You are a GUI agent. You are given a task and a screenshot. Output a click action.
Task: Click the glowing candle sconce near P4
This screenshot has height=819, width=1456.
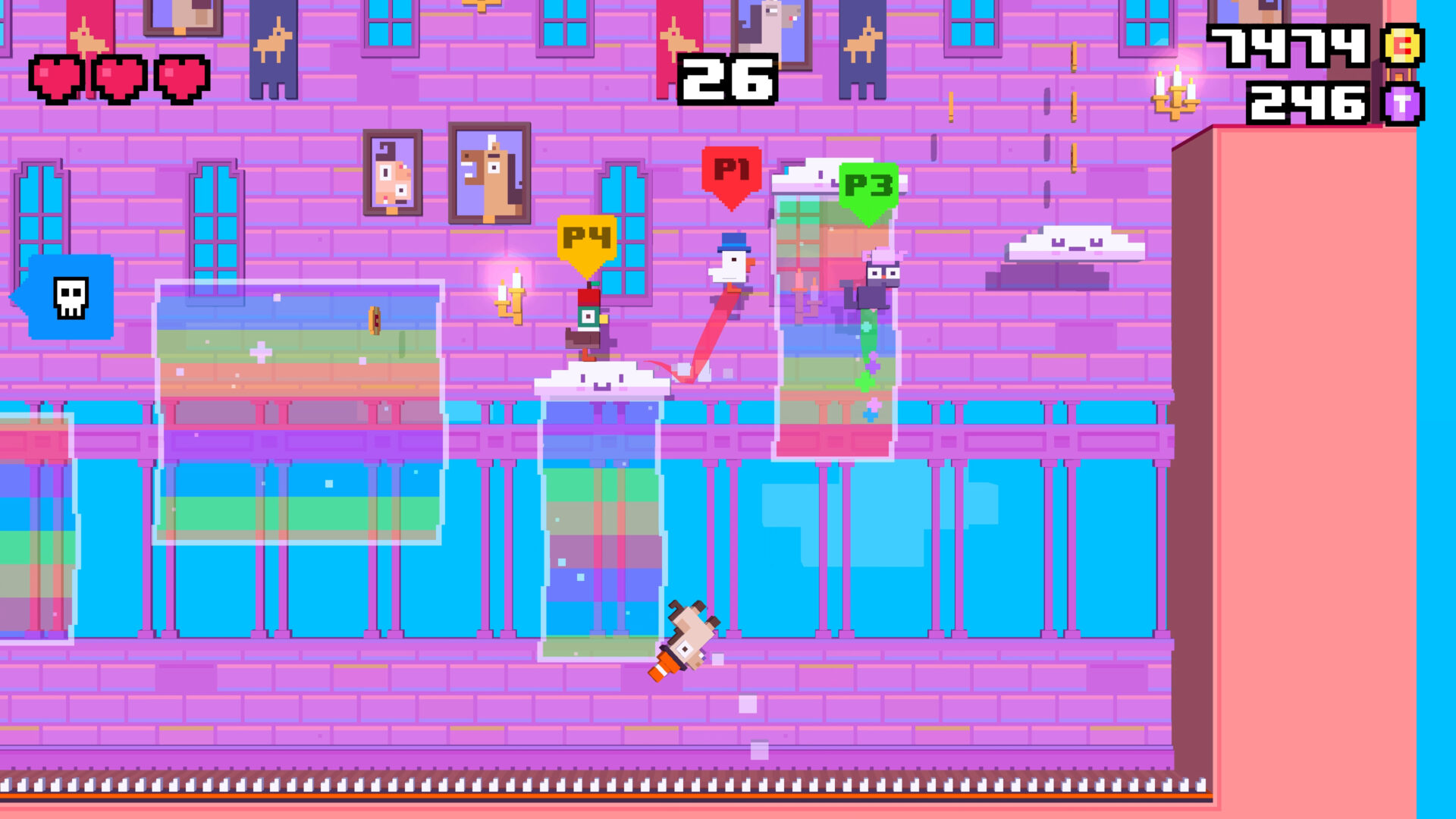(x=510, y=296)
